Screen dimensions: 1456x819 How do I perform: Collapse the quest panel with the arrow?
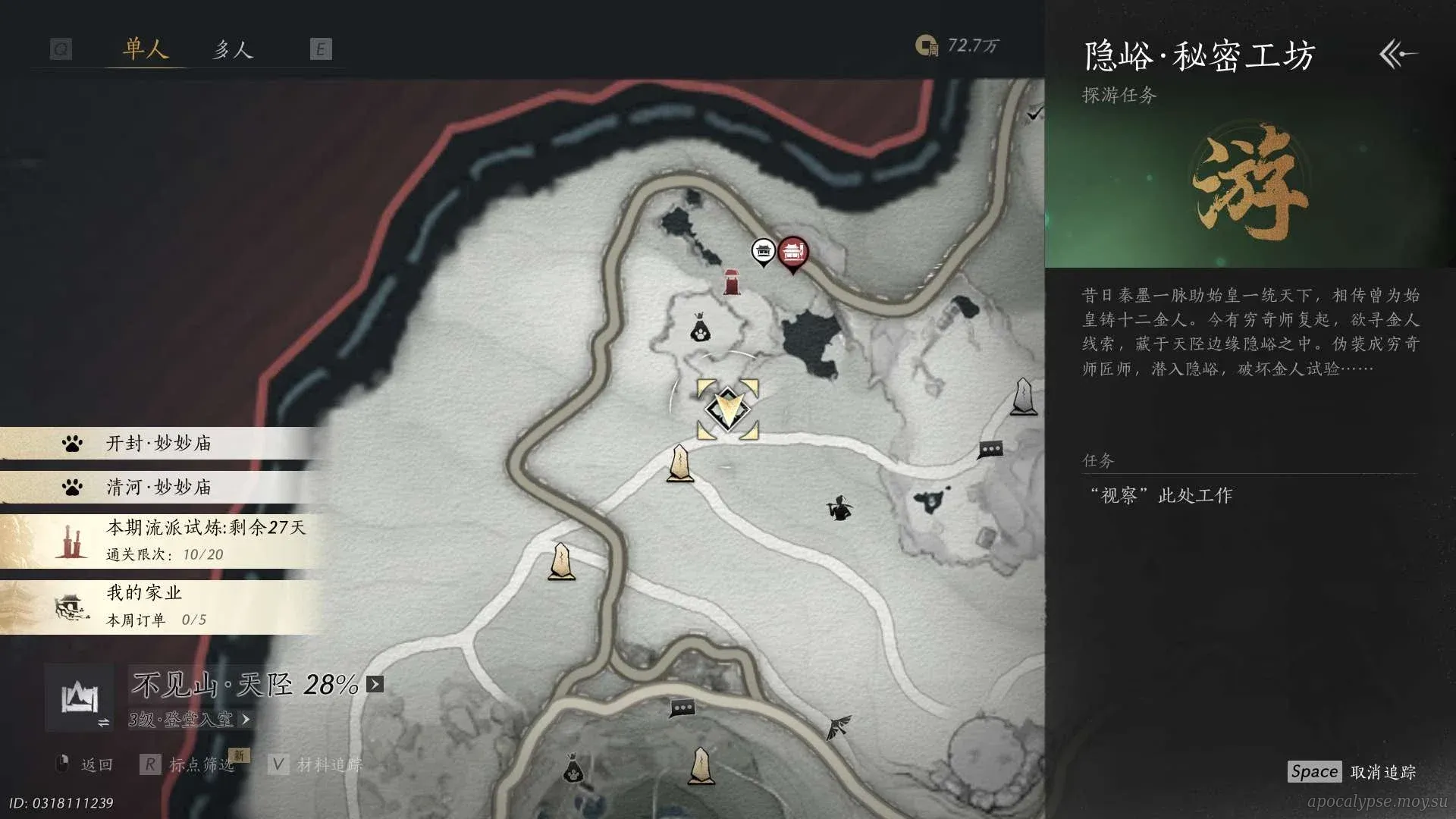pos(1398,55)
